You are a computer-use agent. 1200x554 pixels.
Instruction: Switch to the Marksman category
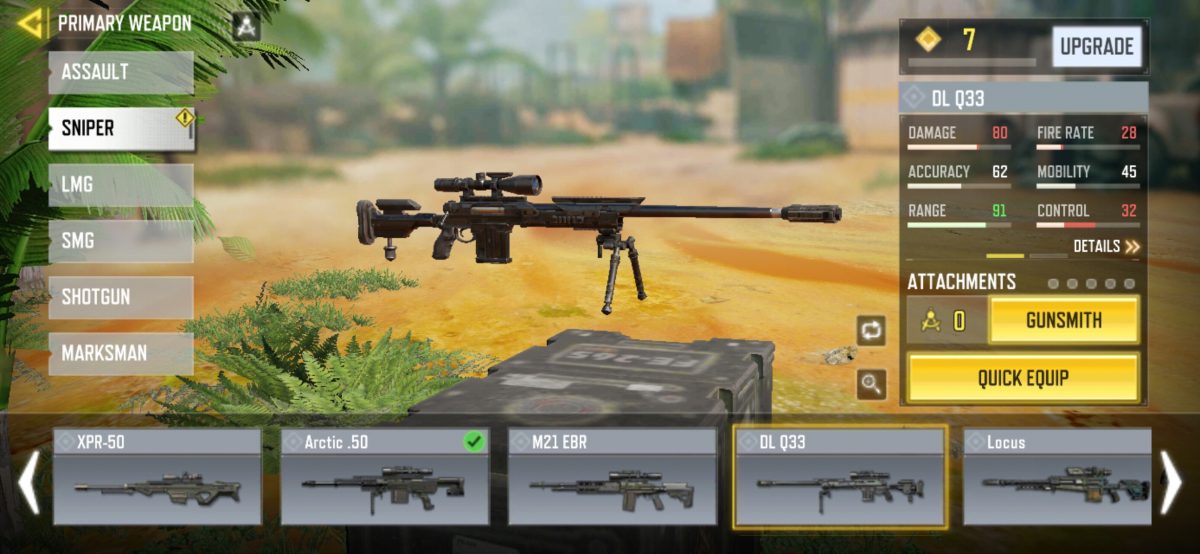121,353
